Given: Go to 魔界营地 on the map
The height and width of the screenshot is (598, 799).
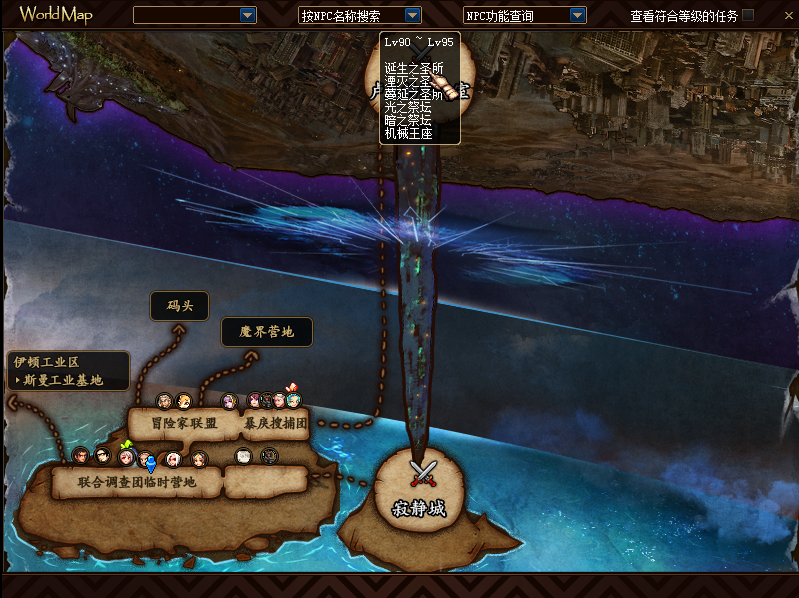Looking at the screenshot, I should pos(266,332).
